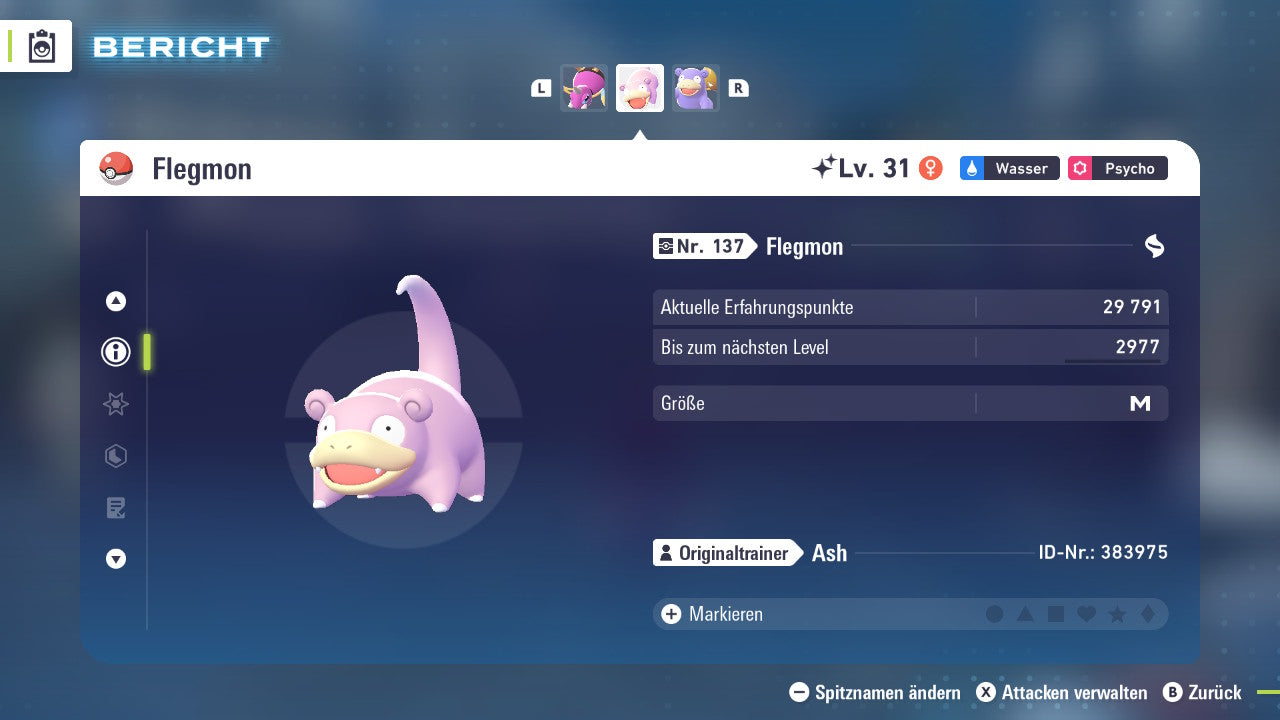Select the female gender symbol

[x=929, y=168]
